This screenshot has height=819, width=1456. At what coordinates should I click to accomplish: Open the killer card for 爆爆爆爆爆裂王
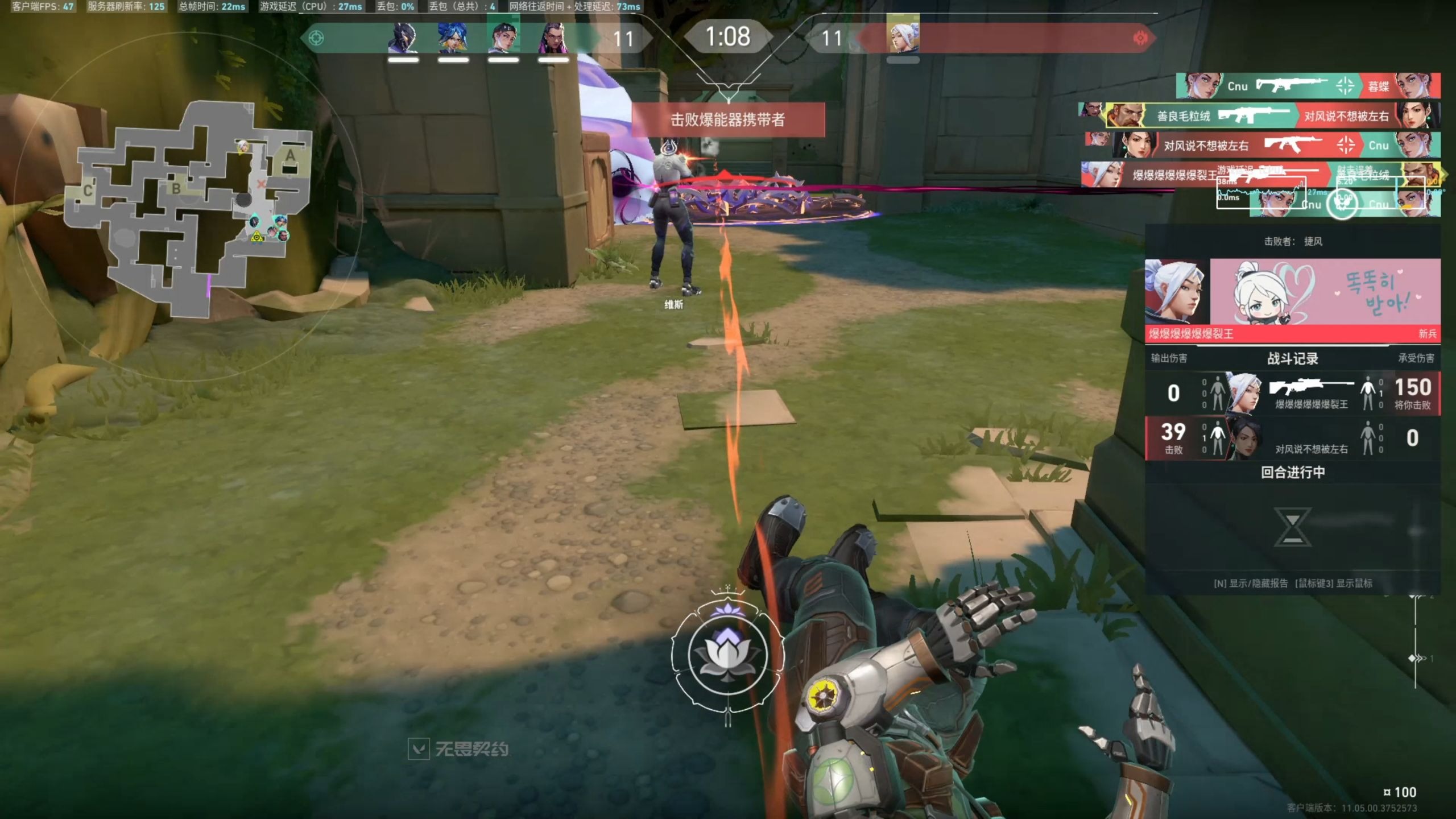(1292, 299)
